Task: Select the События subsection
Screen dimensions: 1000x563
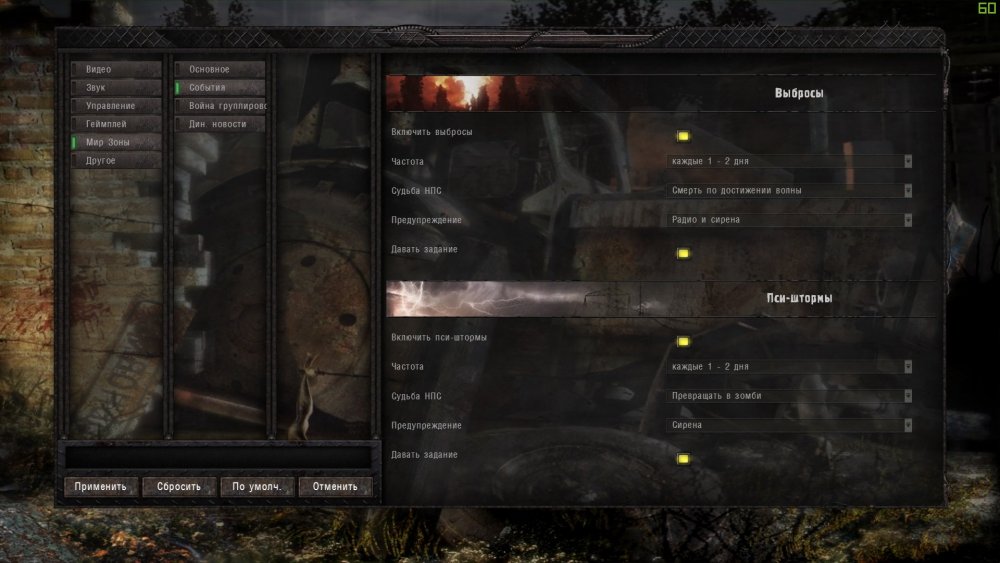Action: pyautogui.click(x=220, y=88)
